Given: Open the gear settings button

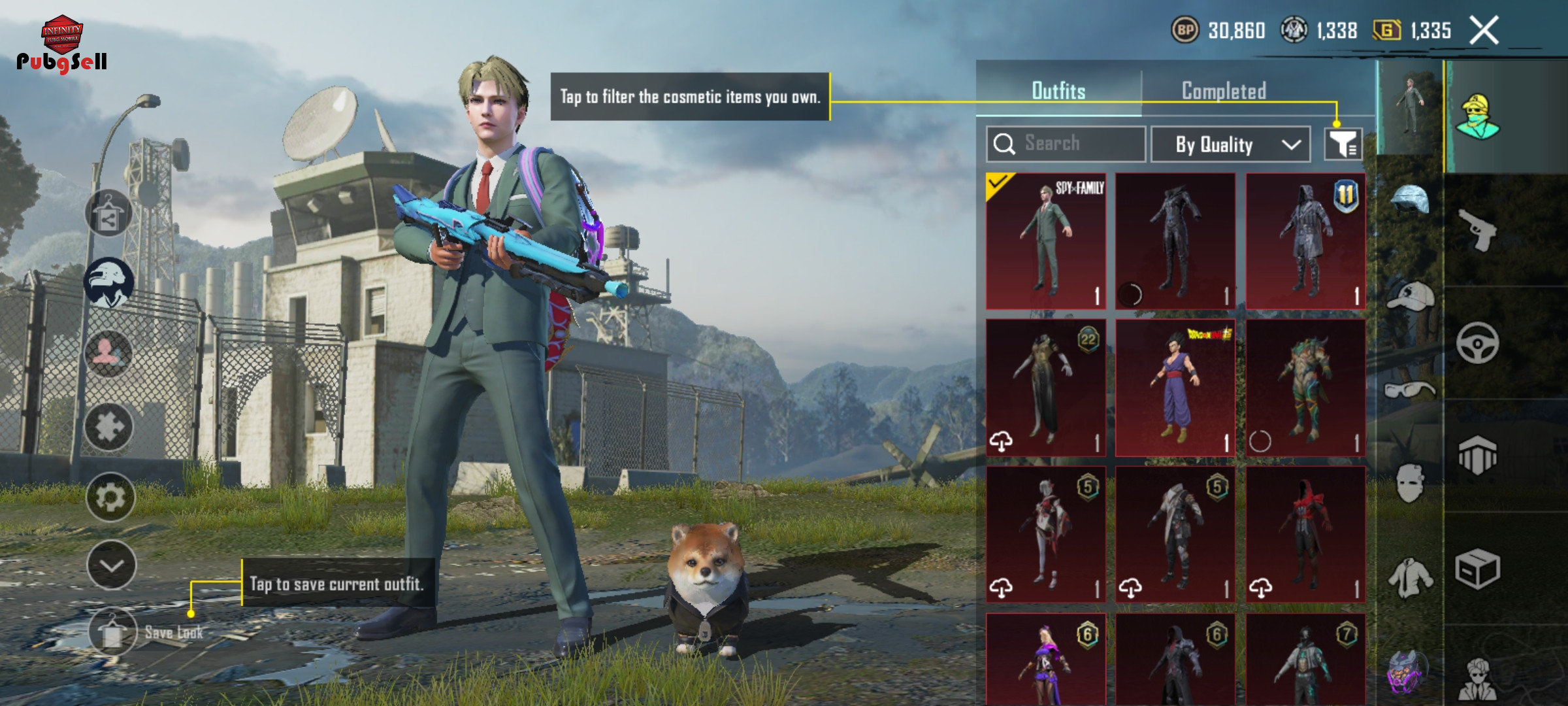Looking at the screenshot, I should pos(110,497).
